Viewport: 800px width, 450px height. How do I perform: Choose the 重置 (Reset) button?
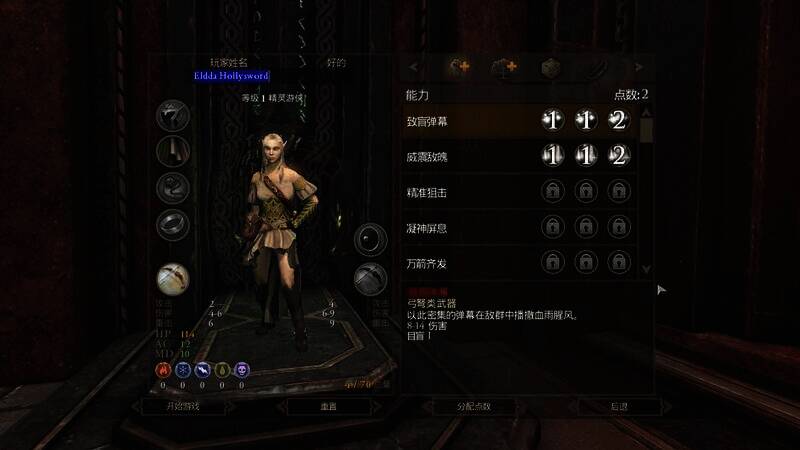[x=329, y=407]
